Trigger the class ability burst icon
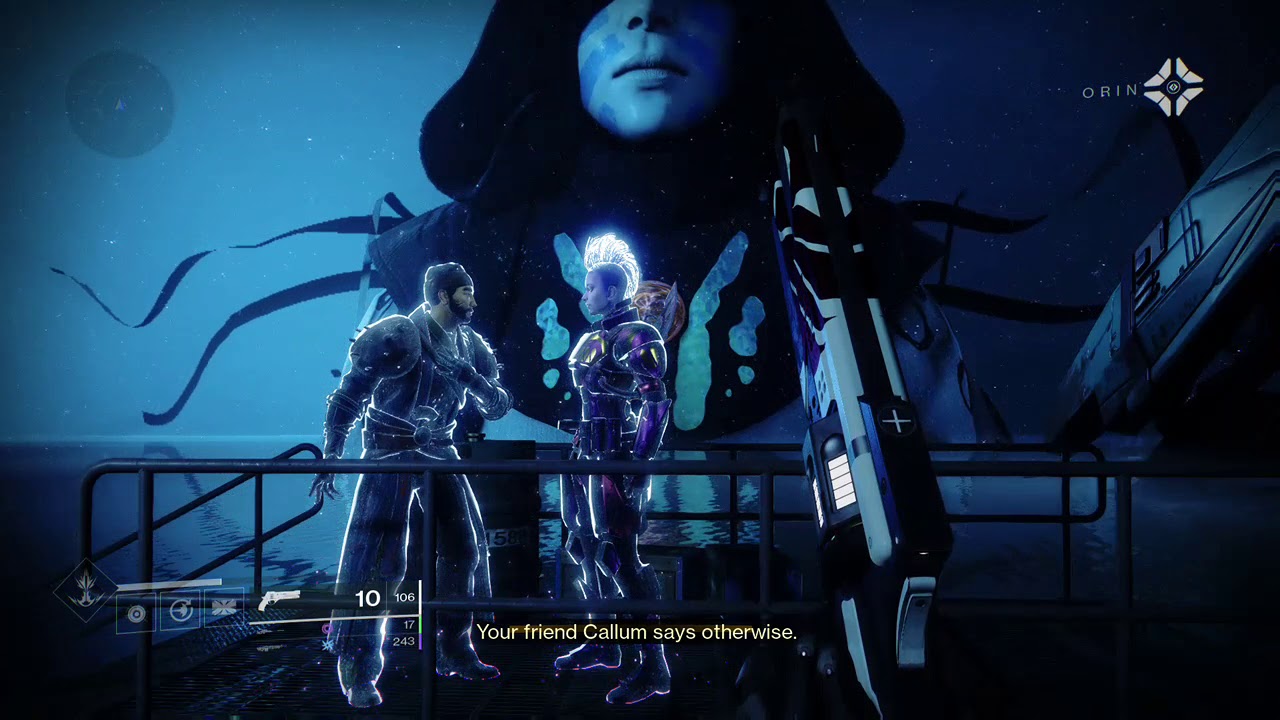This screenshot has width=1280, height=720. 224,610
